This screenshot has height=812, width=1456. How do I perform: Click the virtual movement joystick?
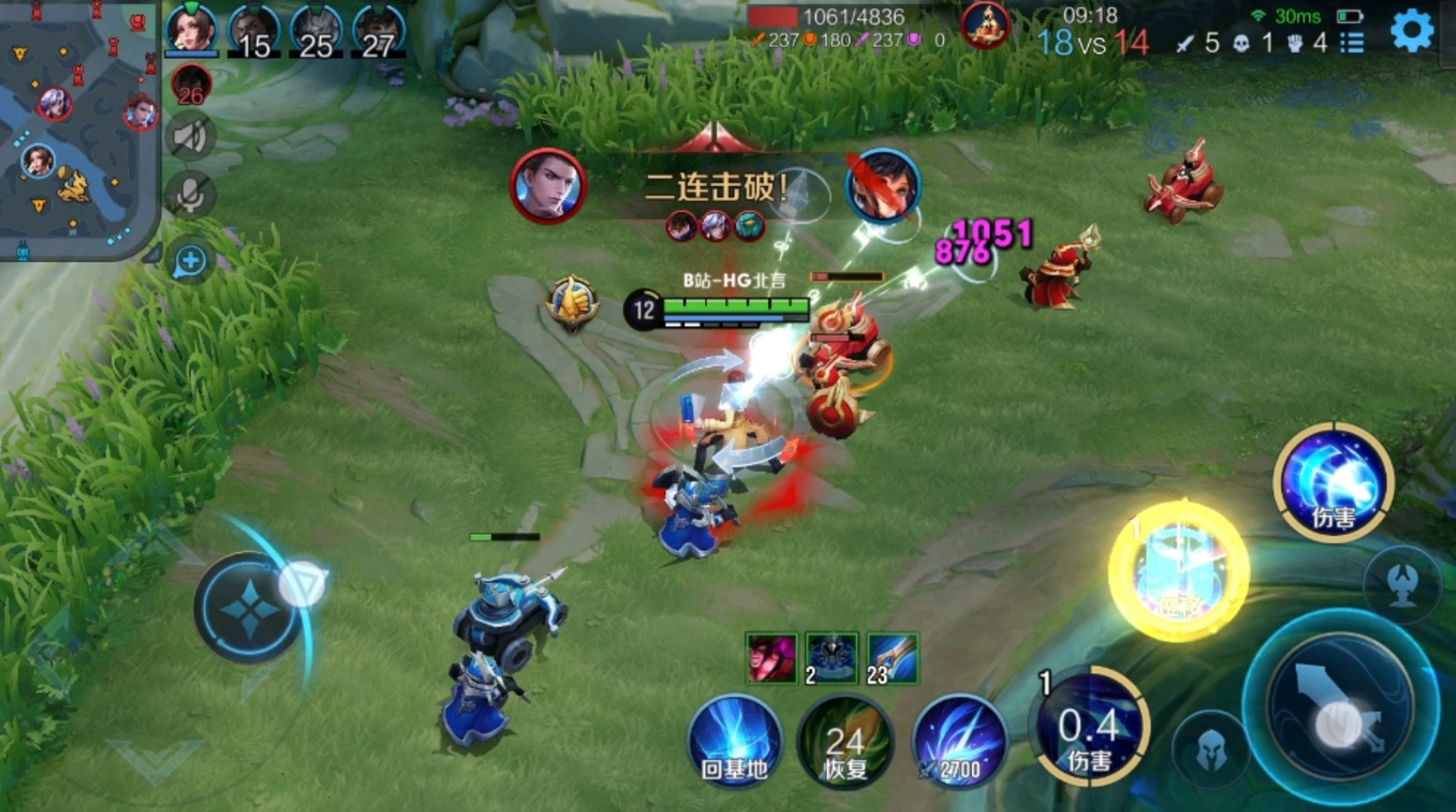coord(249,607)
